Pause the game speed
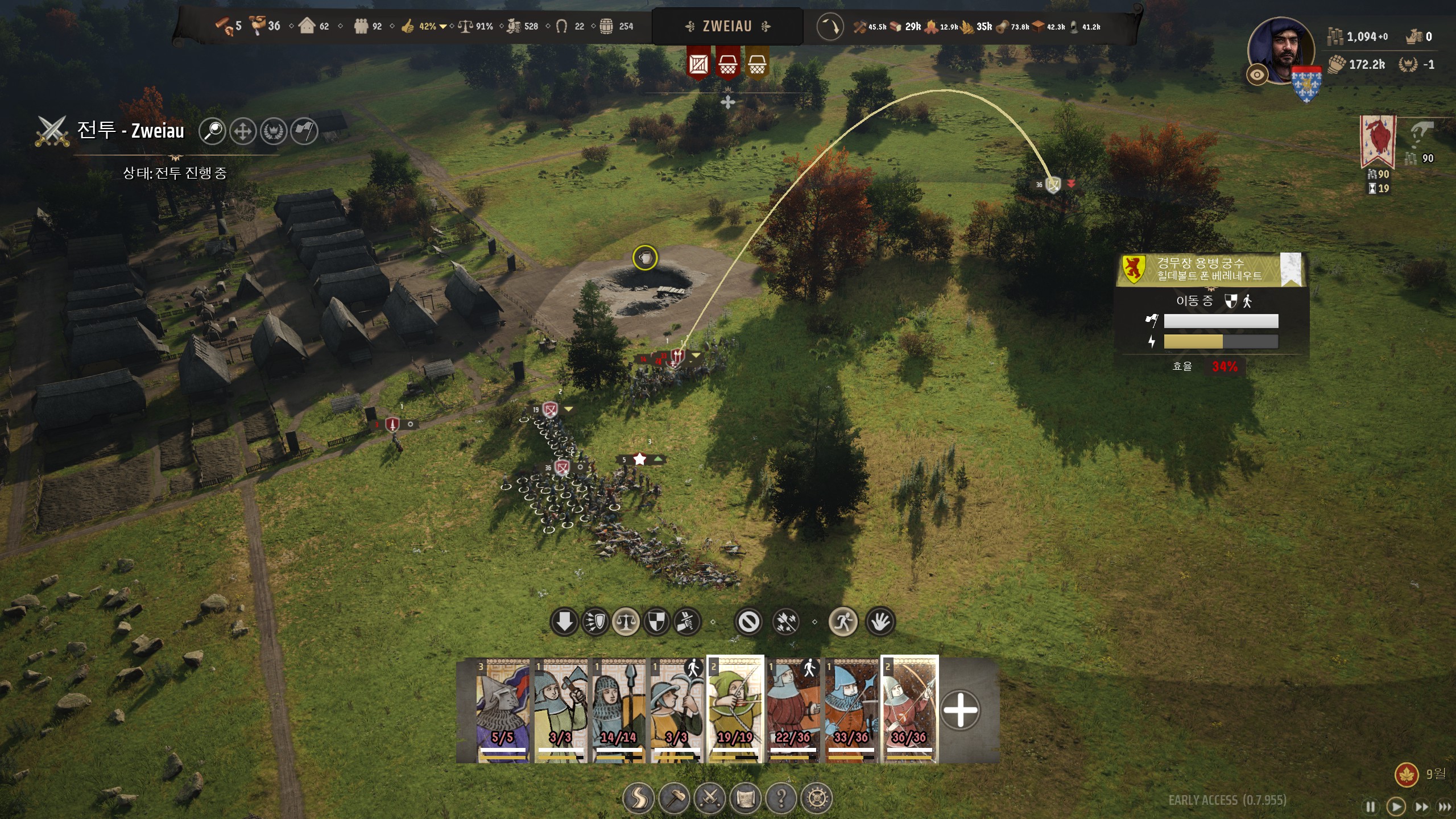Viewport: 1456px width, 819px height. coord(1371,806)
